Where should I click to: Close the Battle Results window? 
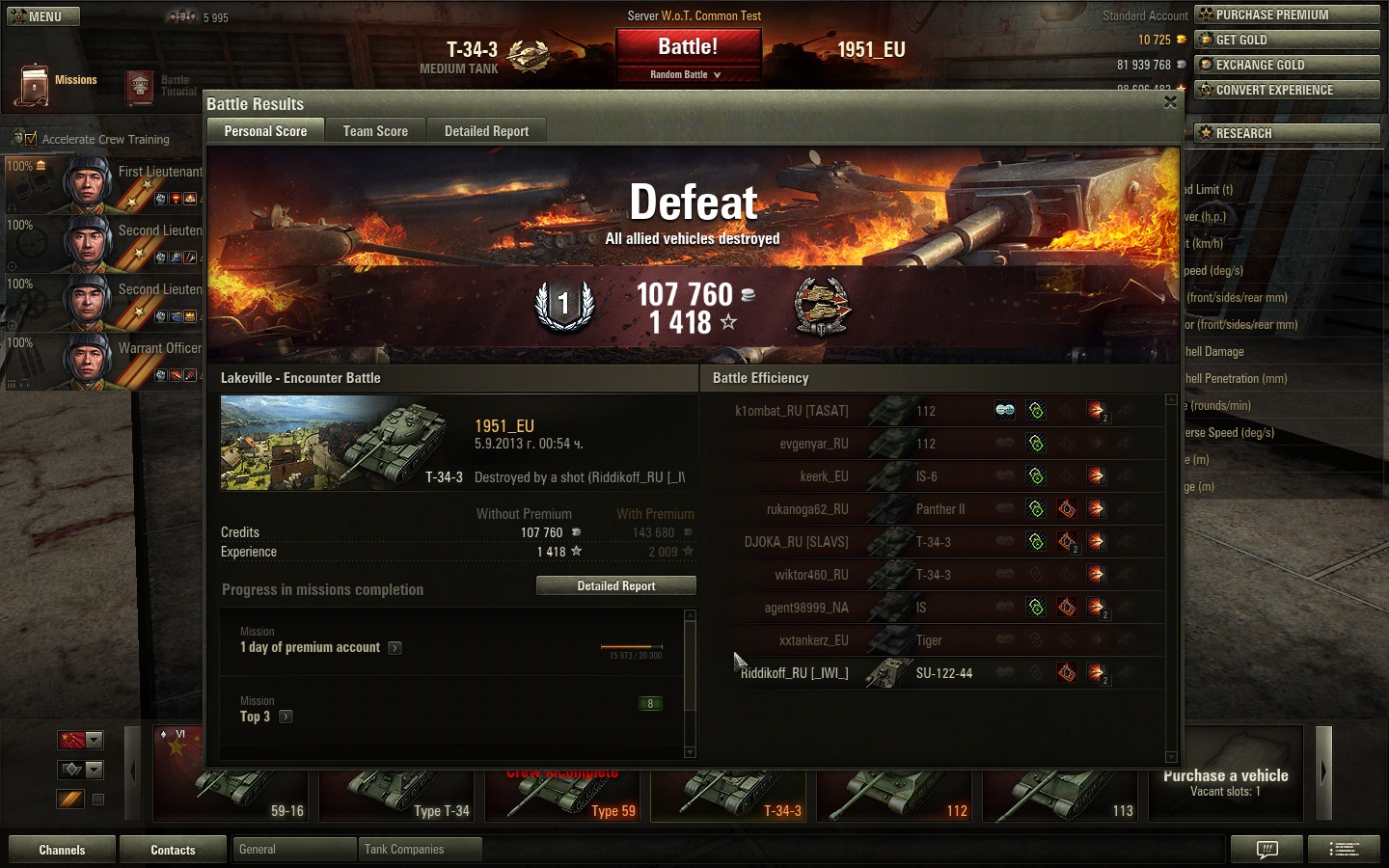pos(1170,102)
